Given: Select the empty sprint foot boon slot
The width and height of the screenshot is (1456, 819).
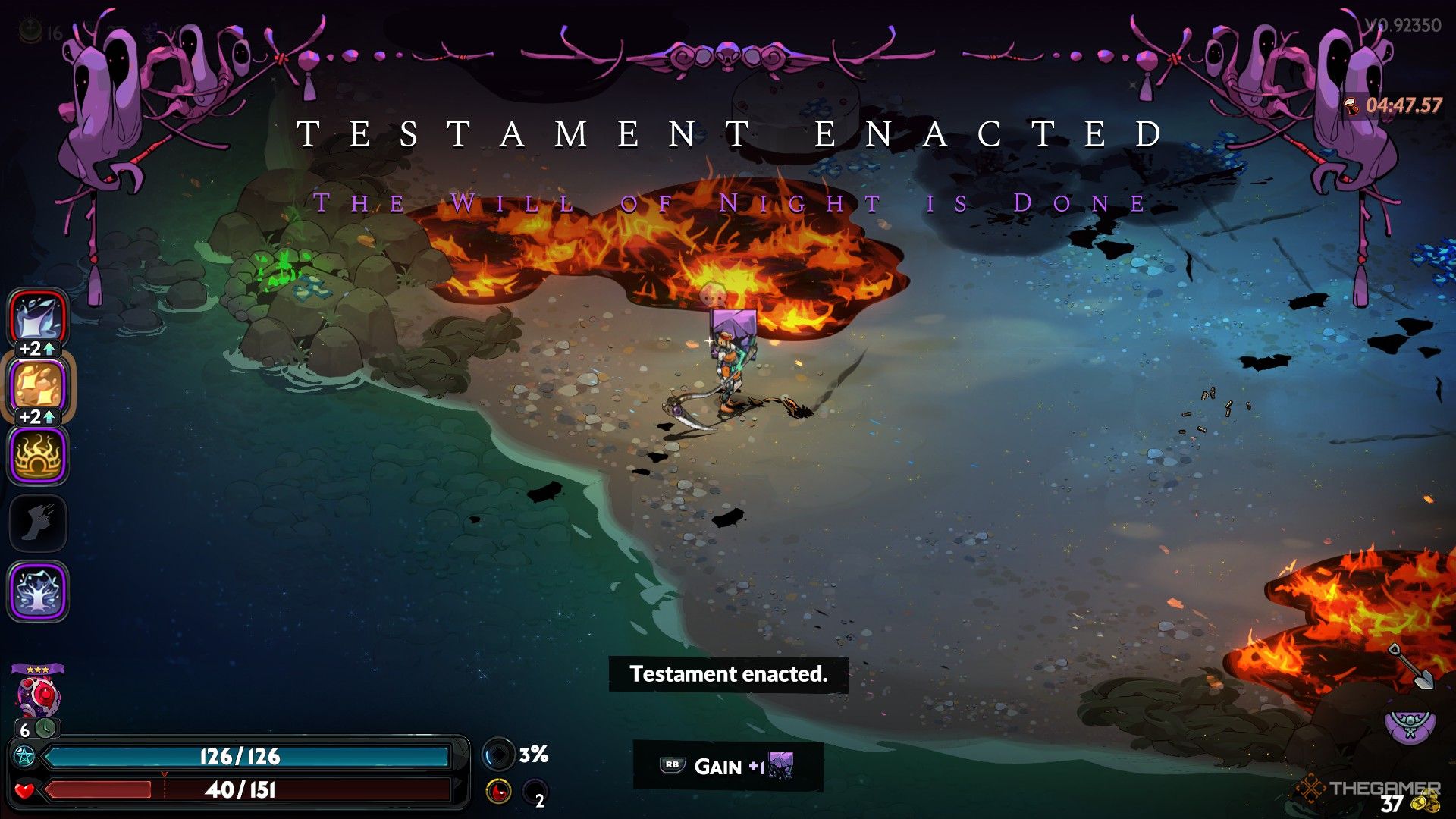Looking at the screenshot, I should pyautogui.click(x=38, y=523).
